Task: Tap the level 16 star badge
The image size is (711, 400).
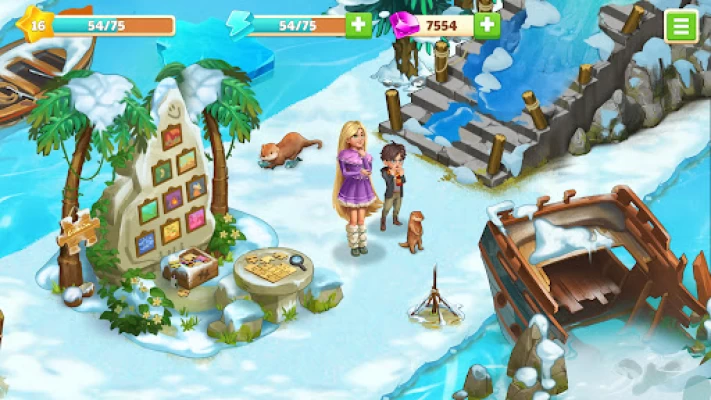Action: 37,25
